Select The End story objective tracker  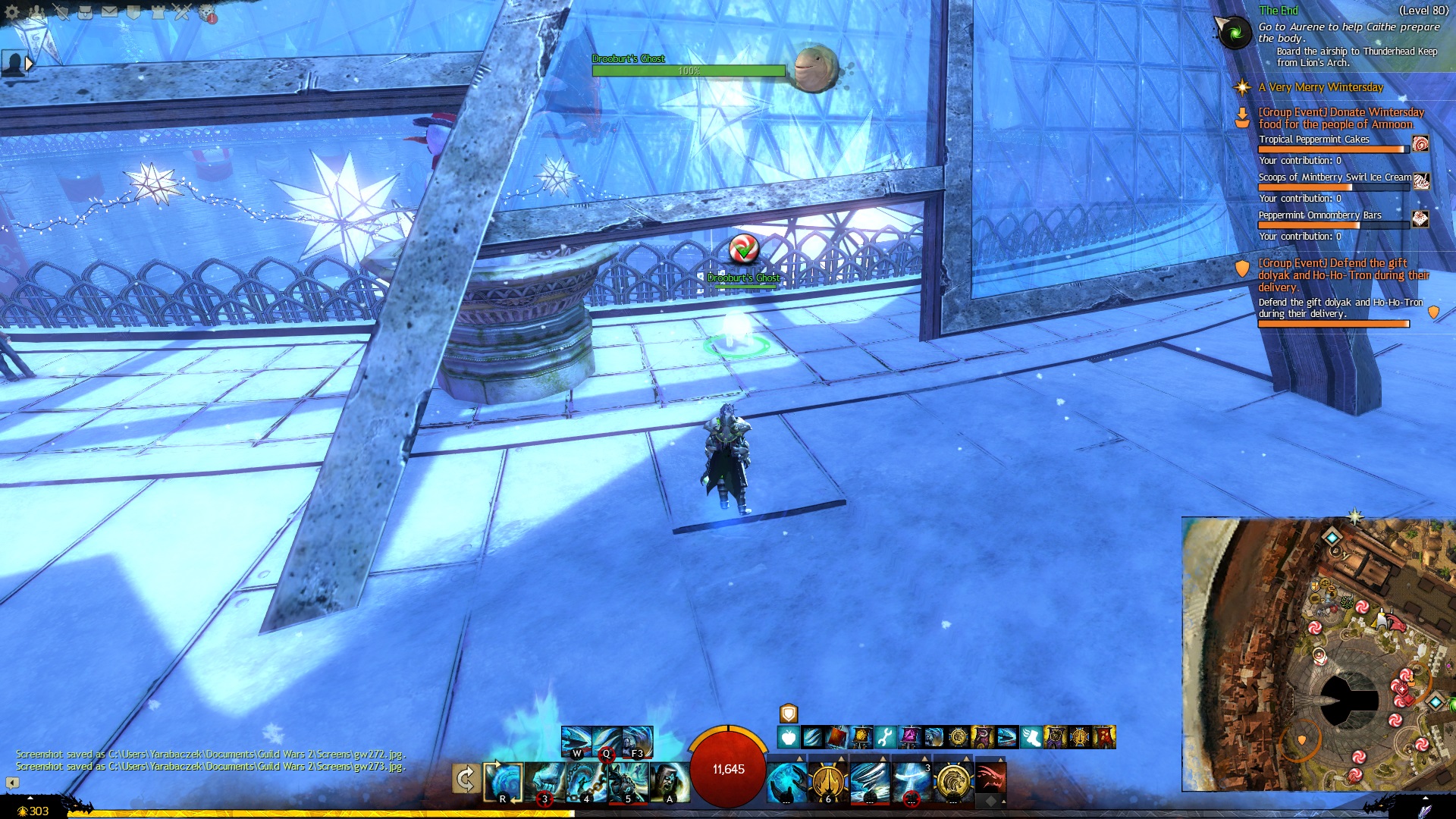[1279, 11]
